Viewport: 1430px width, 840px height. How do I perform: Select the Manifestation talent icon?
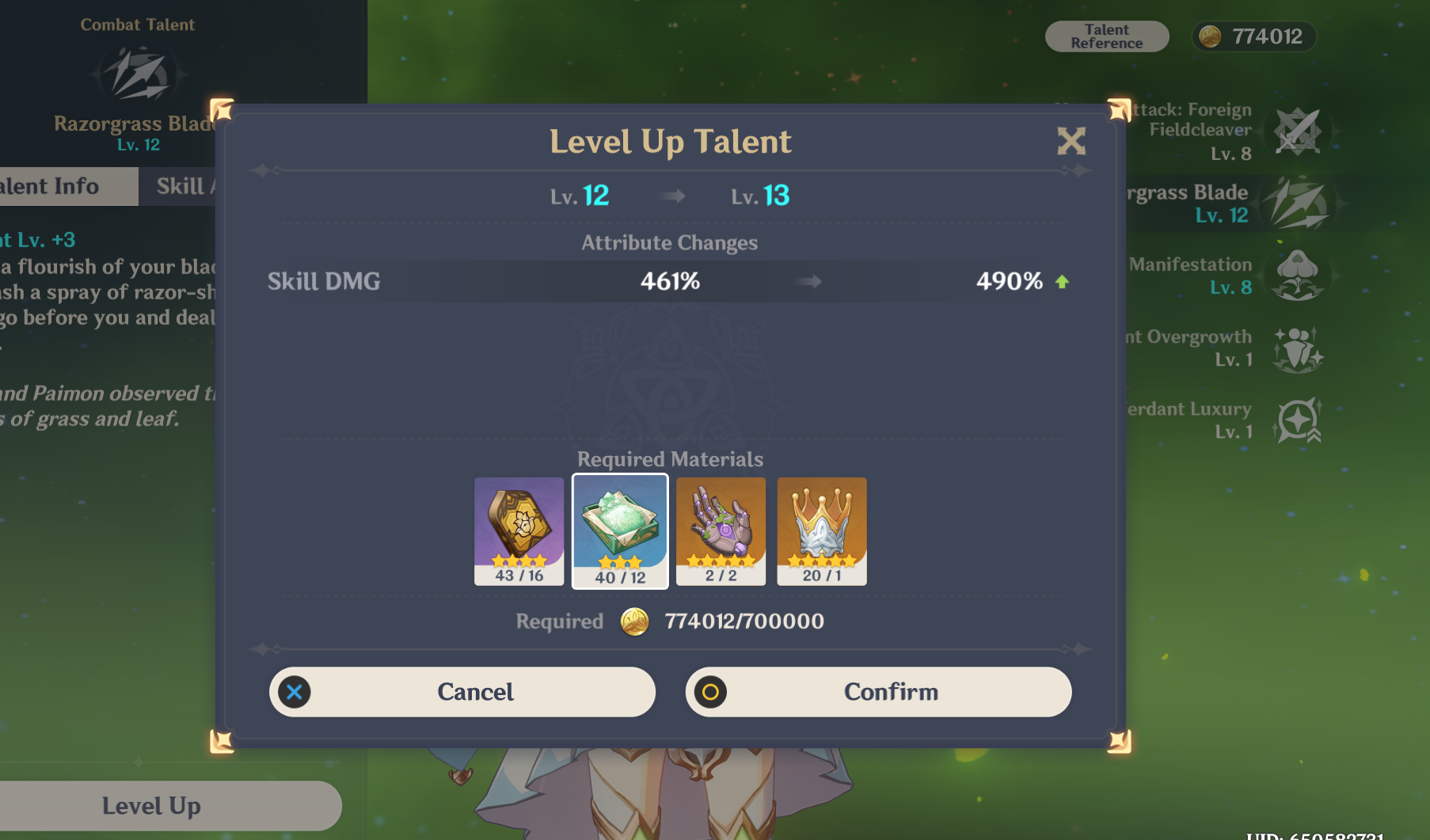[1299, 275]
